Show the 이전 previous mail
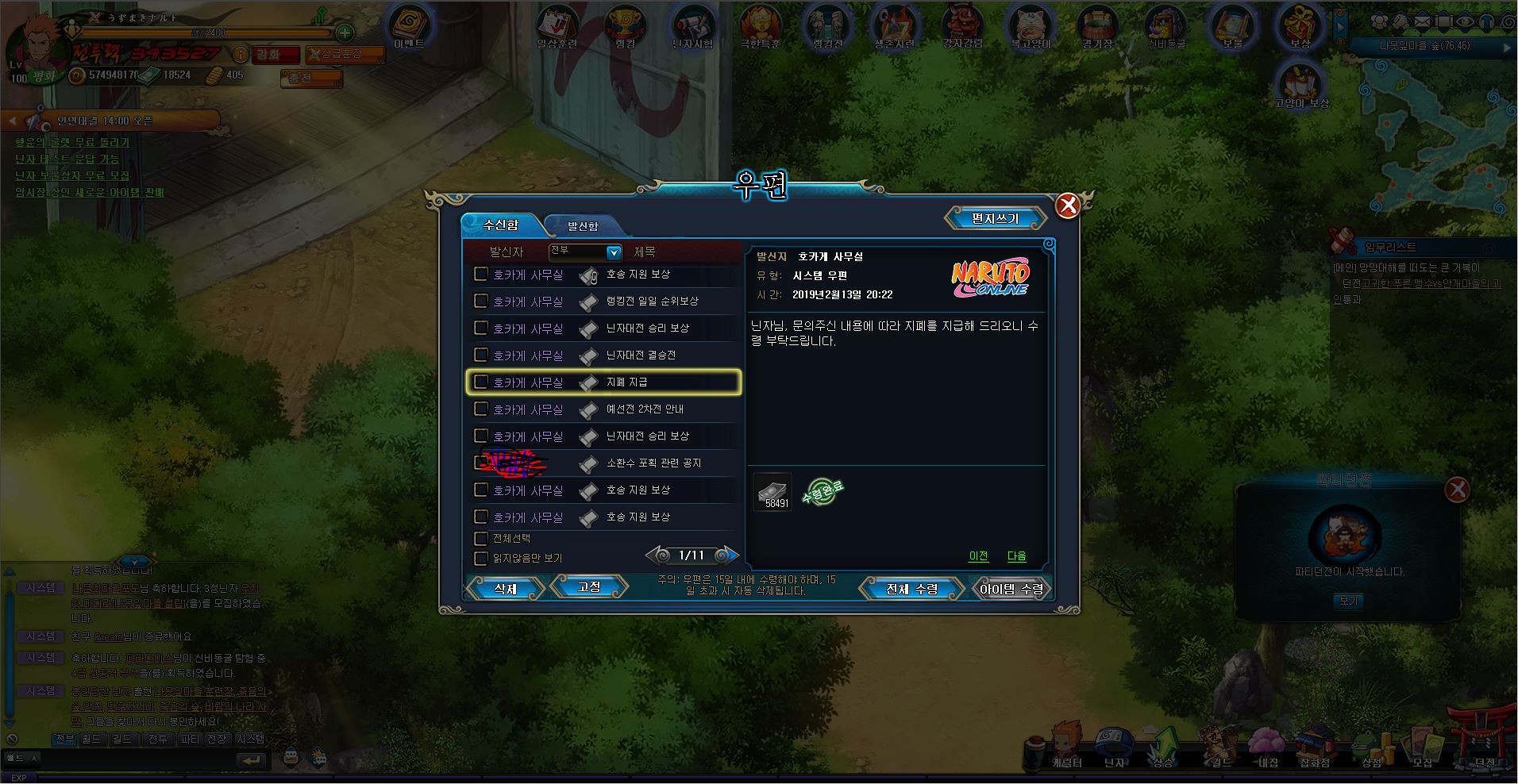 978,556
